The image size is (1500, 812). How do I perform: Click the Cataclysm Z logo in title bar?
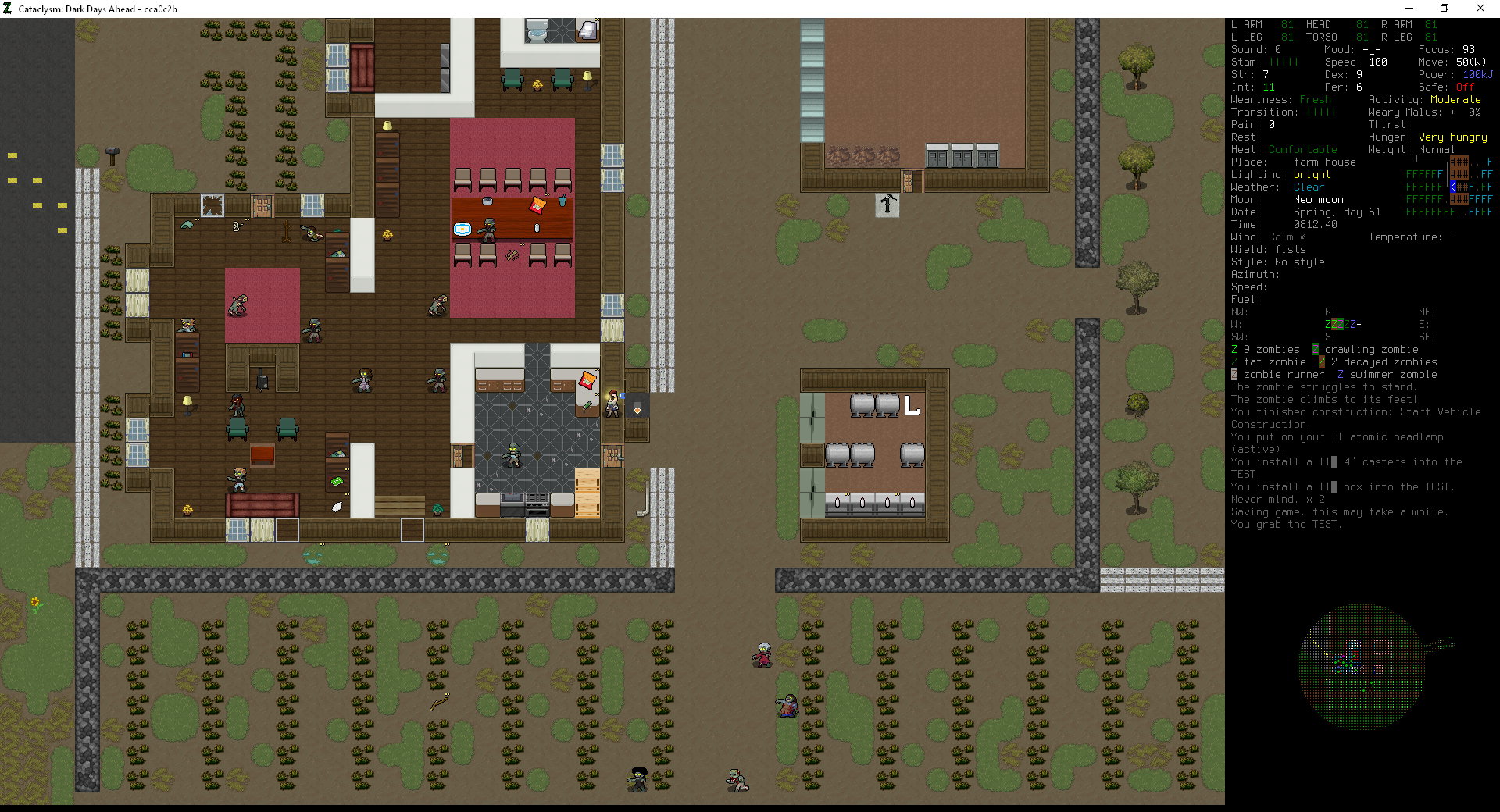pos(8,9)
